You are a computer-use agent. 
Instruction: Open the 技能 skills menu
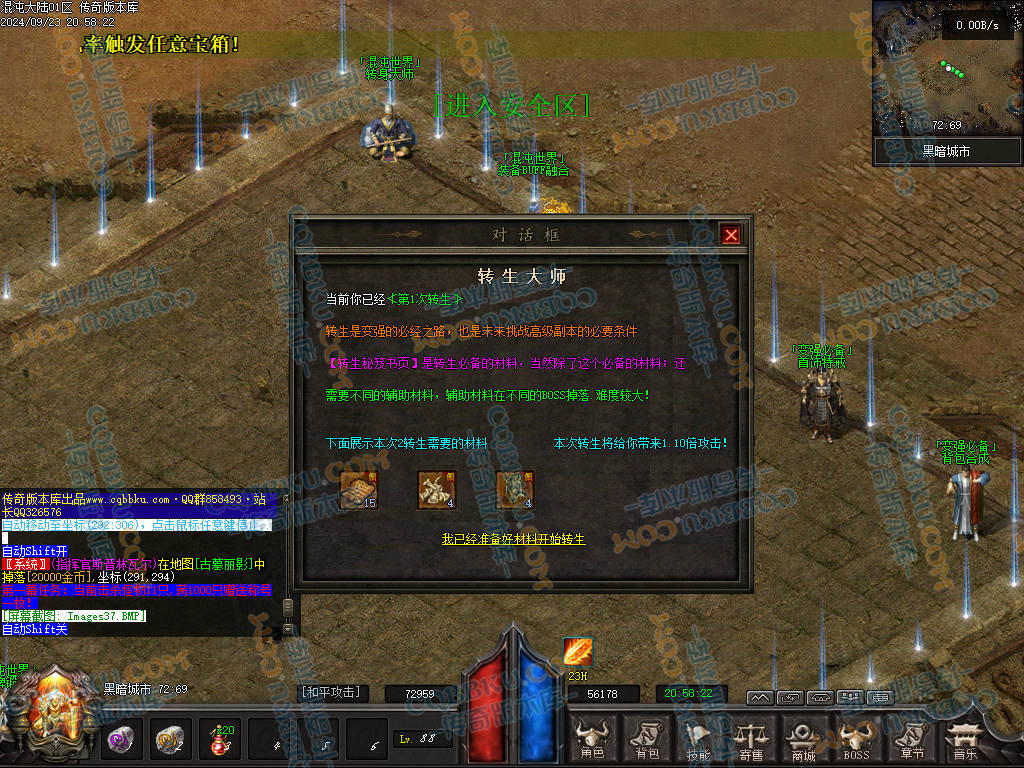pyautogui.click(x=698, y=740)
